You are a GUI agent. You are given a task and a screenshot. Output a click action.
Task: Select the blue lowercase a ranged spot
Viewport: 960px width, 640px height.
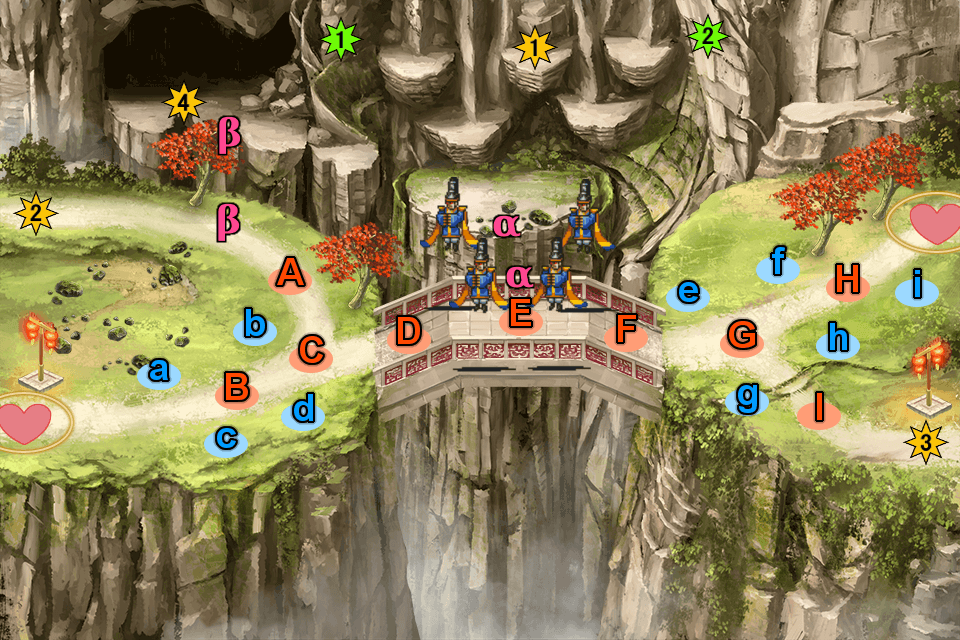tap(158, 372)
